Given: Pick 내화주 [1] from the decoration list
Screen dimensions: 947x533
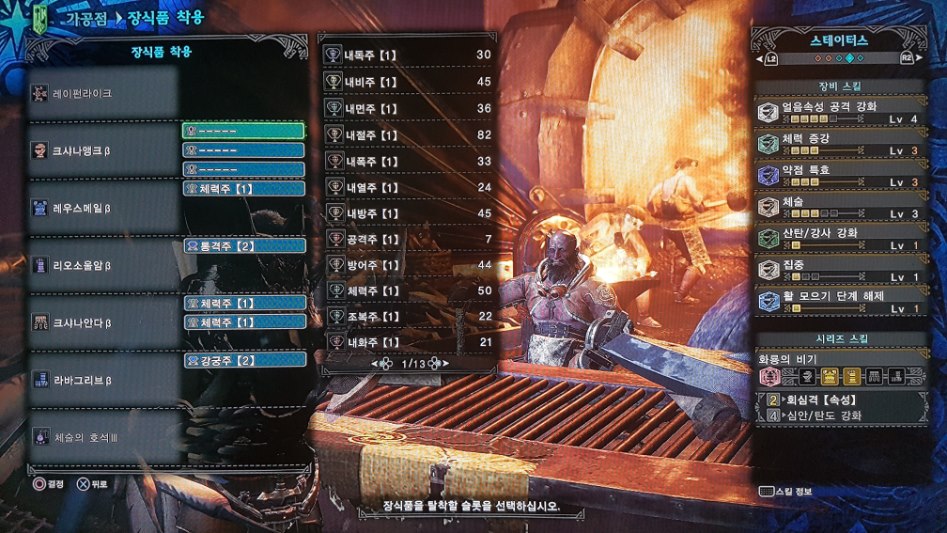Looking at the screenshot, I should point(409,343).
